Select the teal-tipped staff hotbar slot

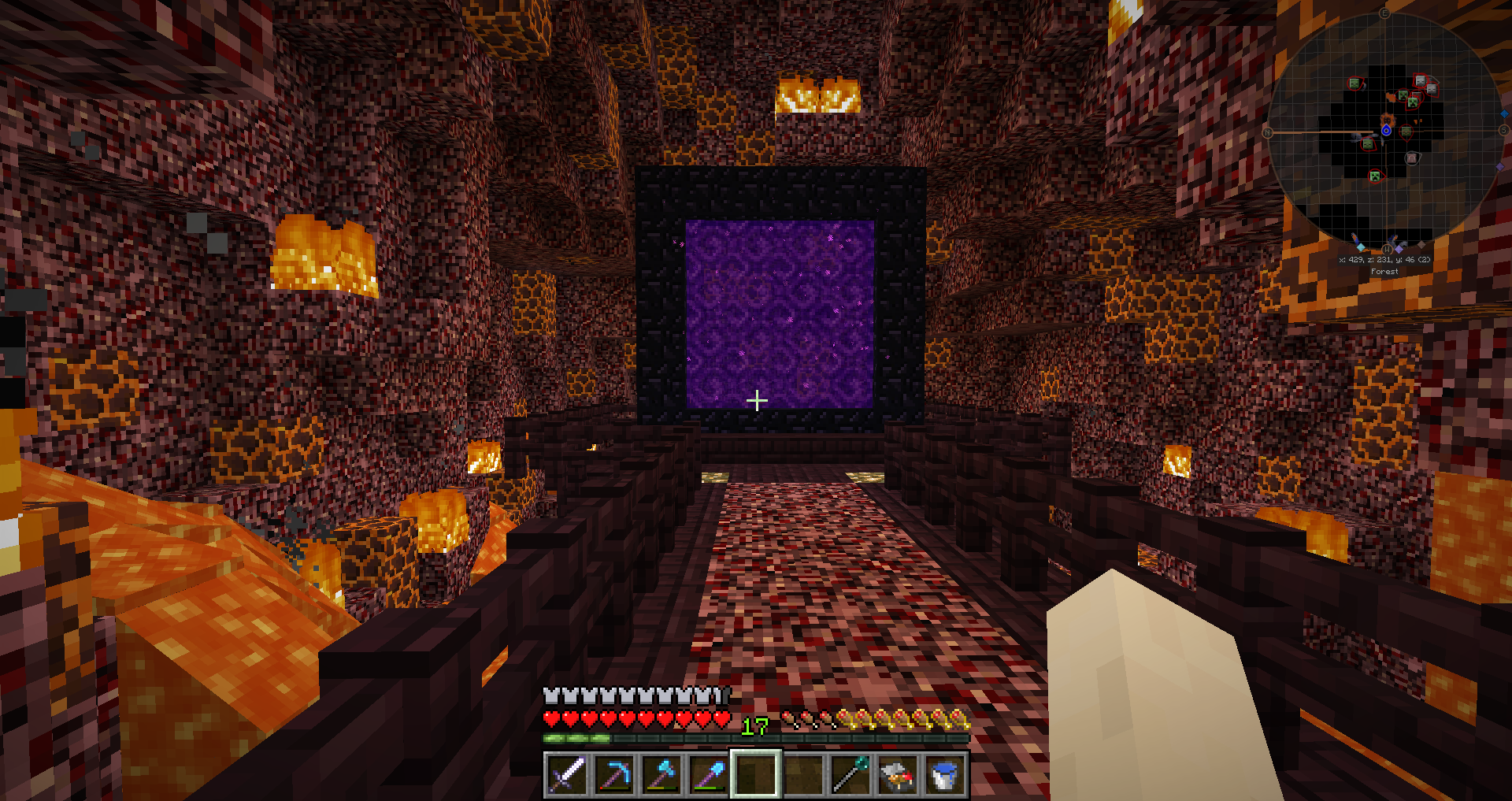click(850, 775)
